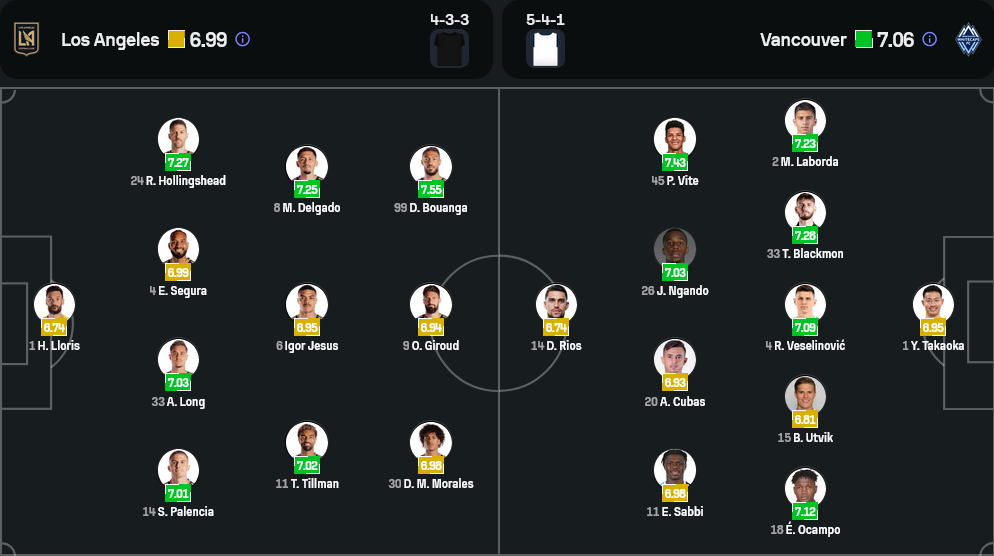The image size is (994, 556).
Task: Select M. Delgado's portrait
Action: (x=307, y=167)
